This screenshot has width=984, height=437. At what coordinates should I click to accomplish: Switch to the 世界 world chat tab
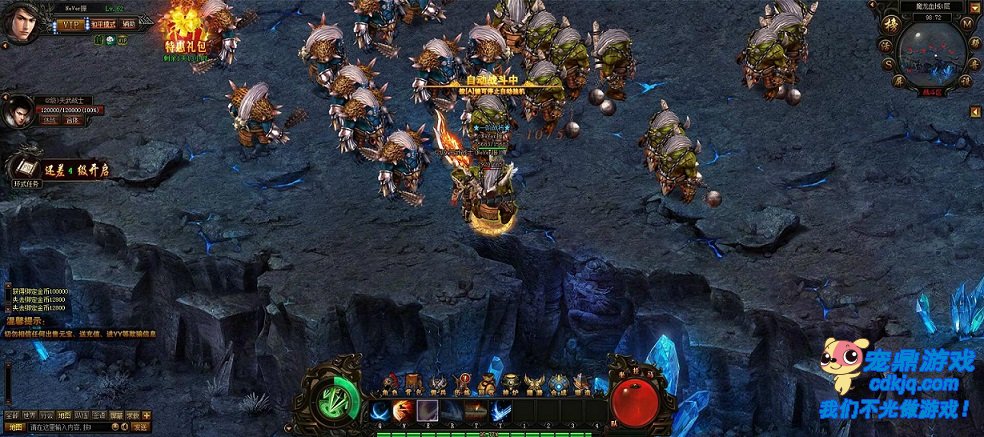[29, 414]
